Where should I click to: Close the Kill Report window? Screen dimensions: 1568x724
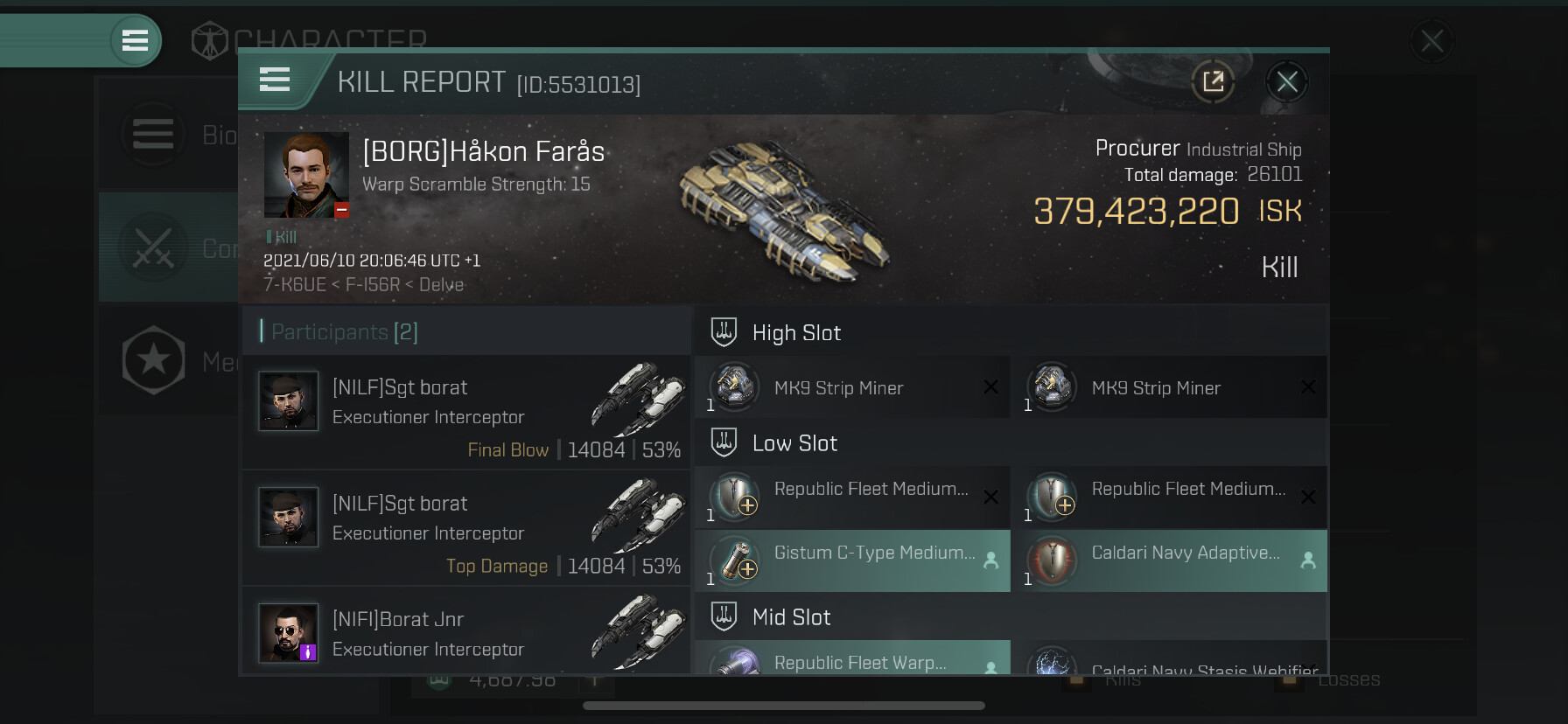pyautogui.click(x=1286, y=82)
